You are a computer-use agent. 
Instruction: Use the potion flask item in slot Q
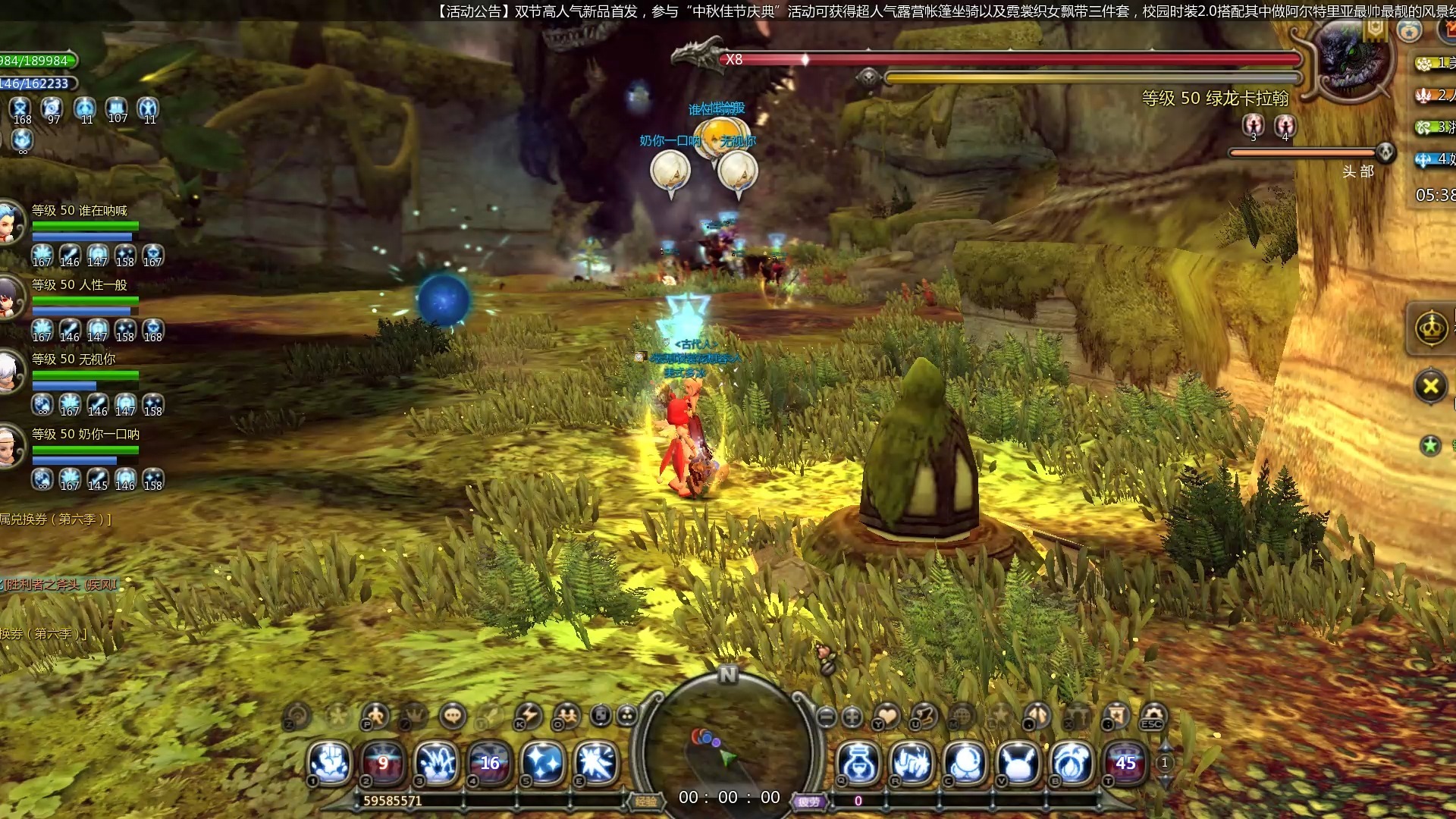tap(858, 762)
